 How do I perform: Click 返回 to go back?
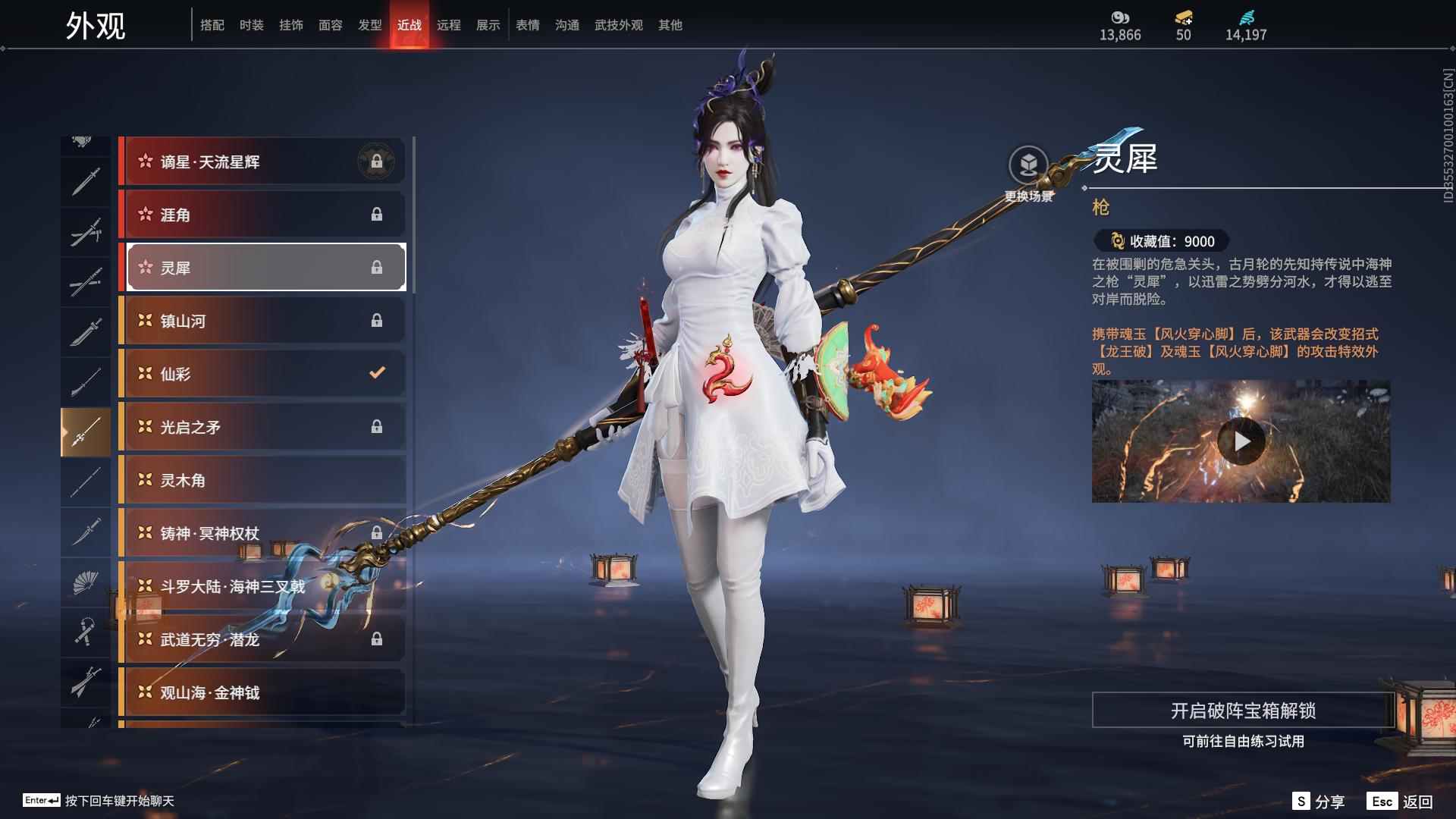1400,802
